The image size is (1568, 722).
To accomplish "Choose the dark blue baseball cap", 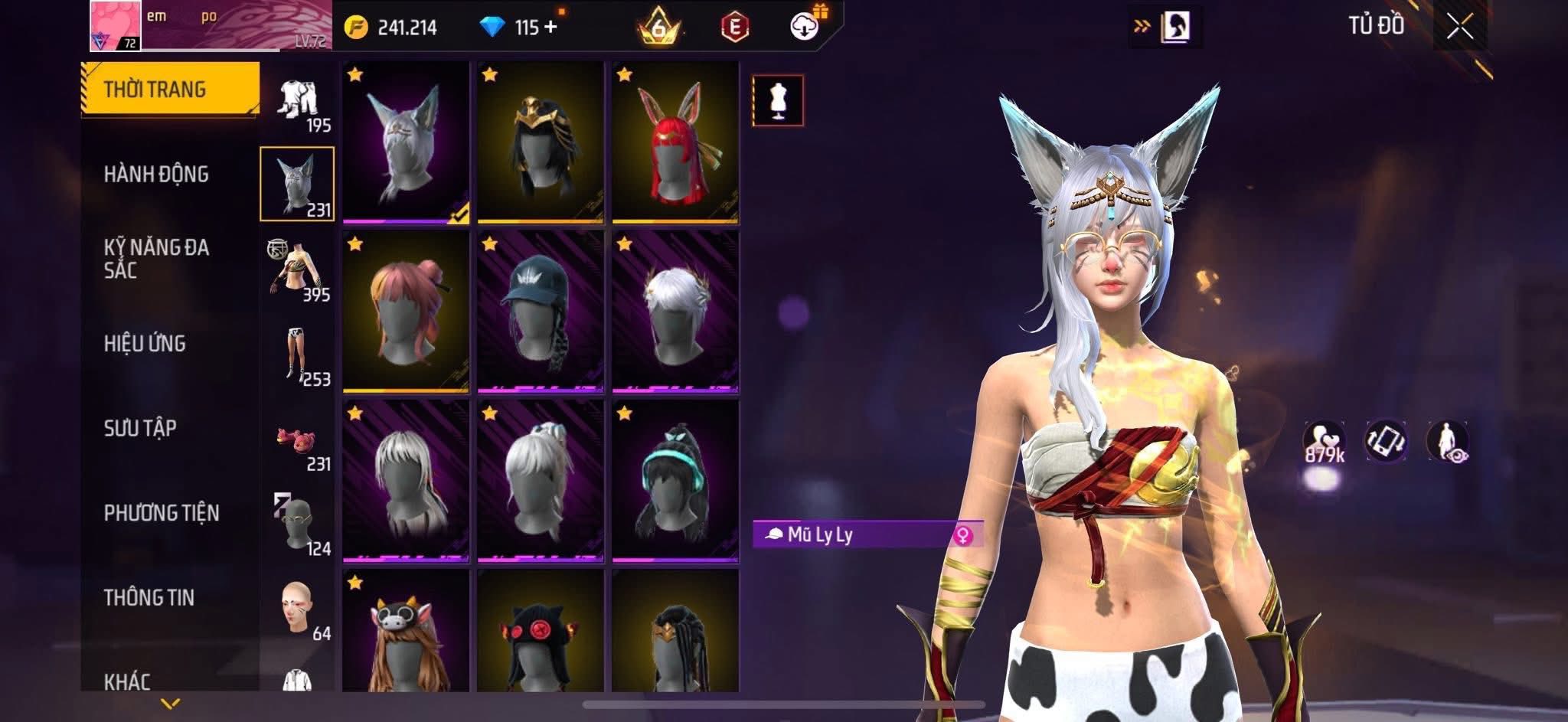I will 540,312.
